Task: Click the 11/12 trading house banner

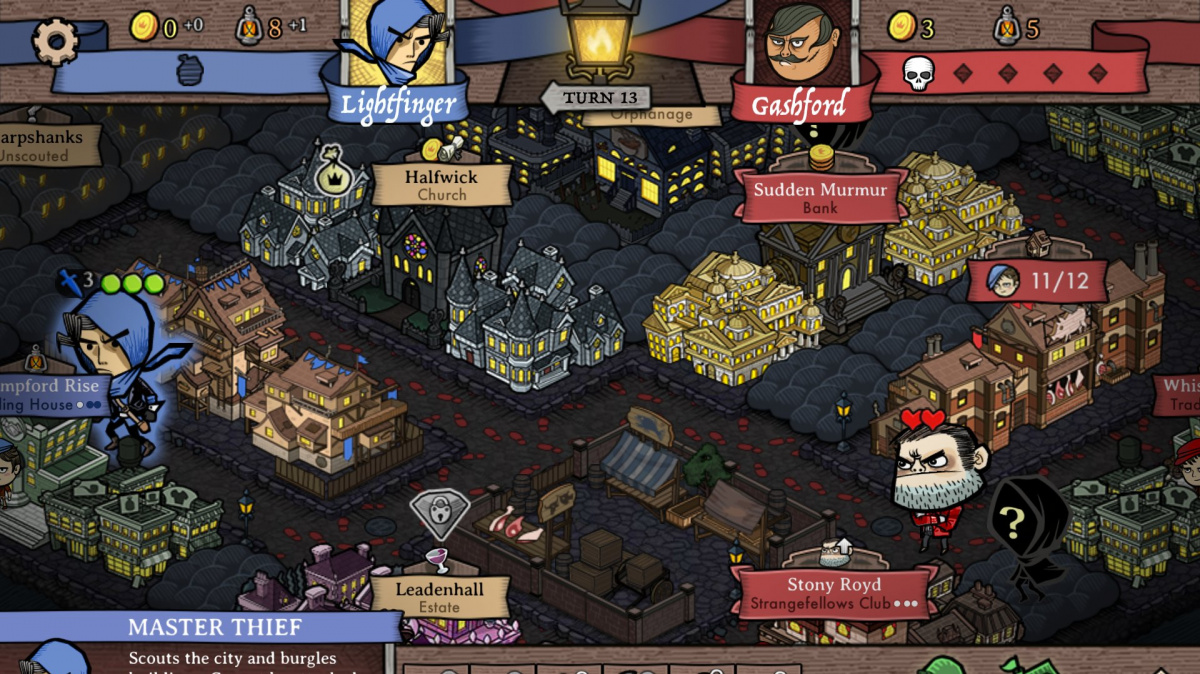Action: pos(1038,281)
